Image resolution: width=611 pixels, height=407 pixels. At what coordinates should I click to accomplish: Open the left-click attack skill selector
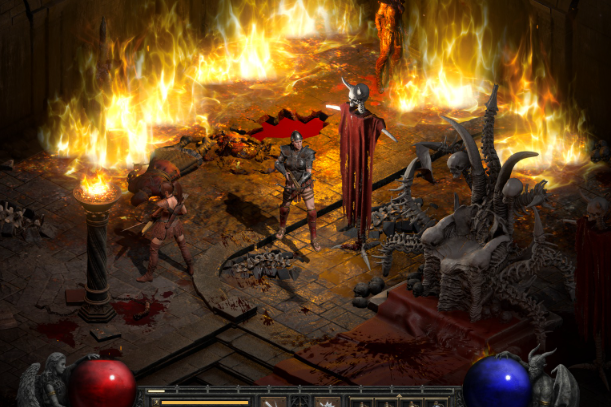click(272, 402)
